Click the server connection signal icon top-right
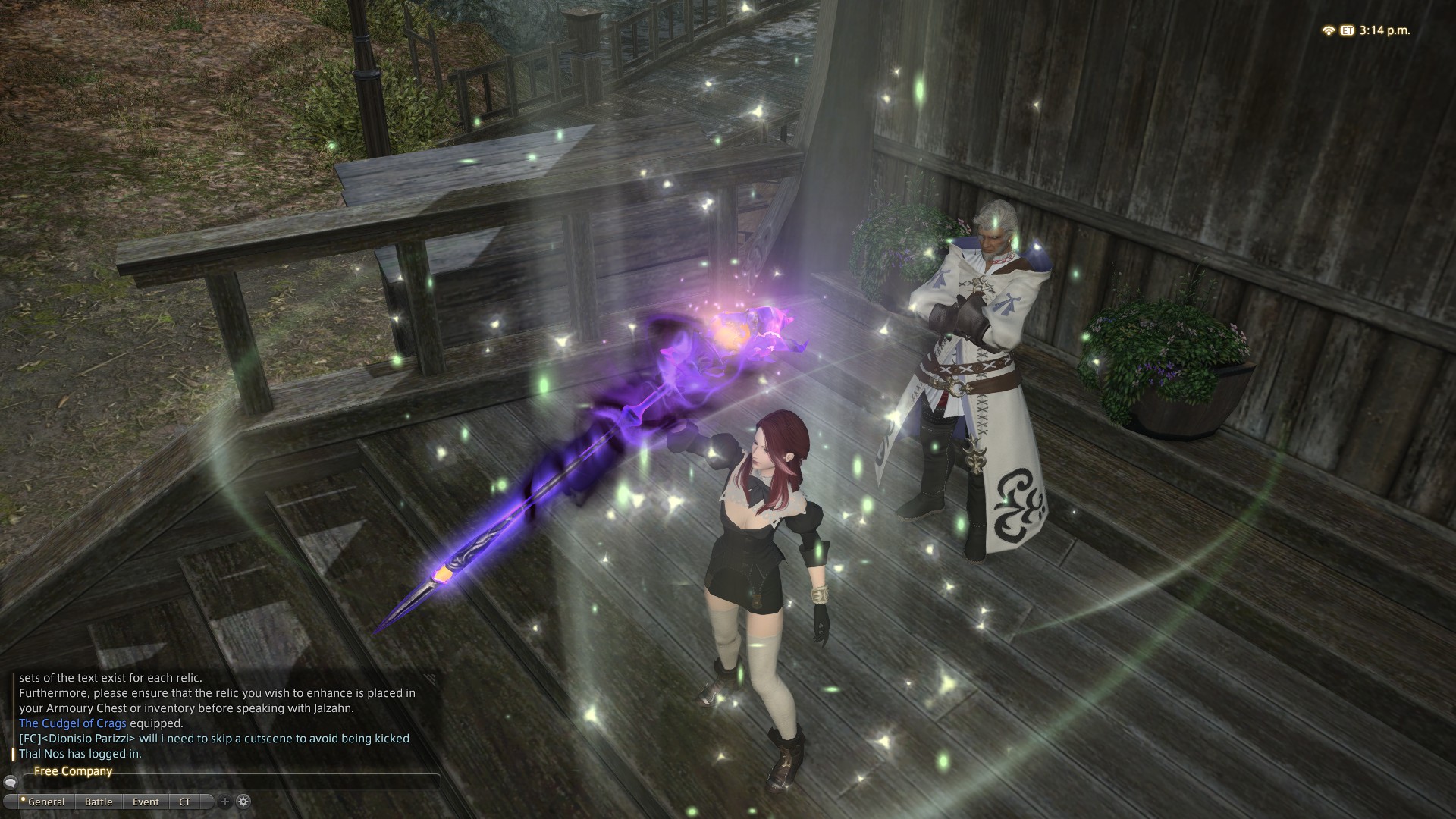 1329,31
